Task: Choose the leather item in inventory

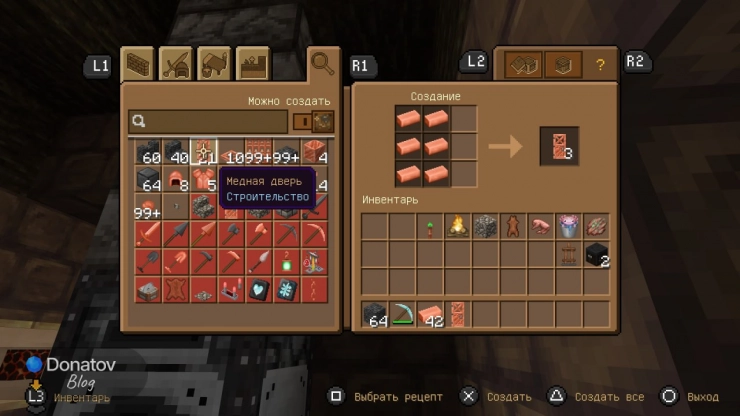Action: [x=514, y=226]
